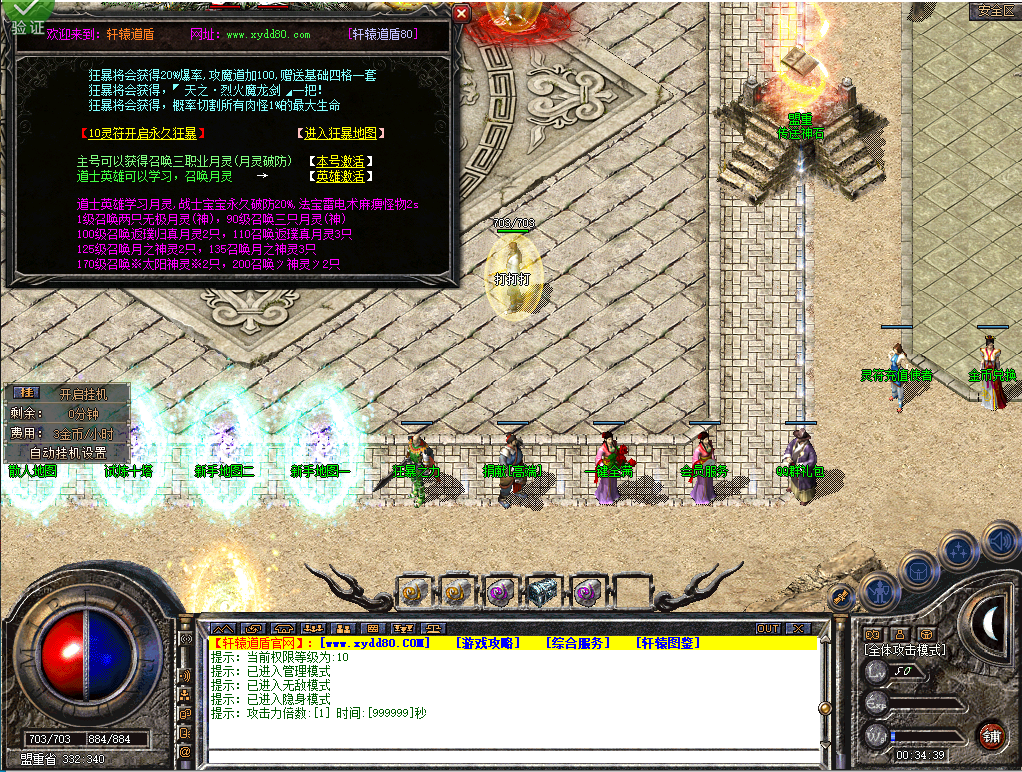
Task: Activate the 英雄激活 option
Action: click(x=341, y=176)
